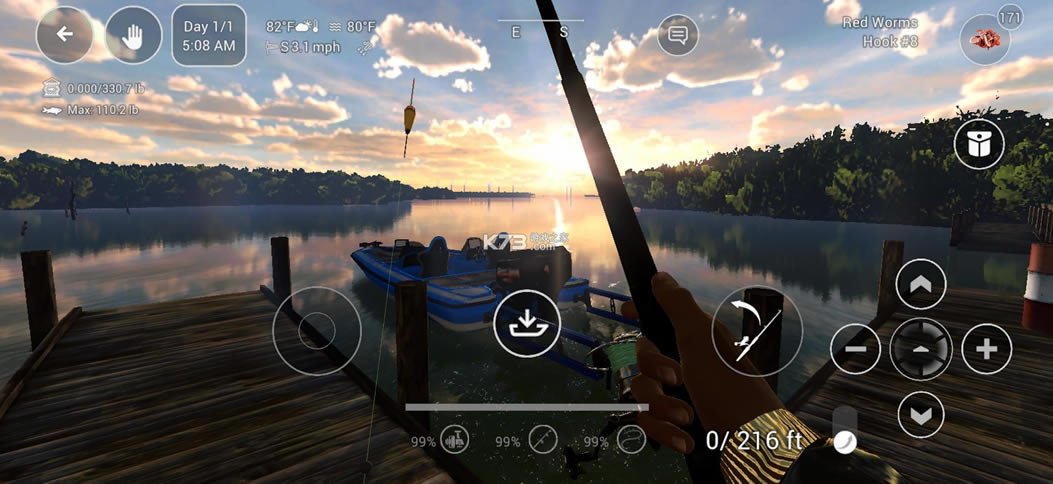Tap the center reel dial button
Image resolution: width=1053 pixels, height=484 pixels.
click(921, 350)
